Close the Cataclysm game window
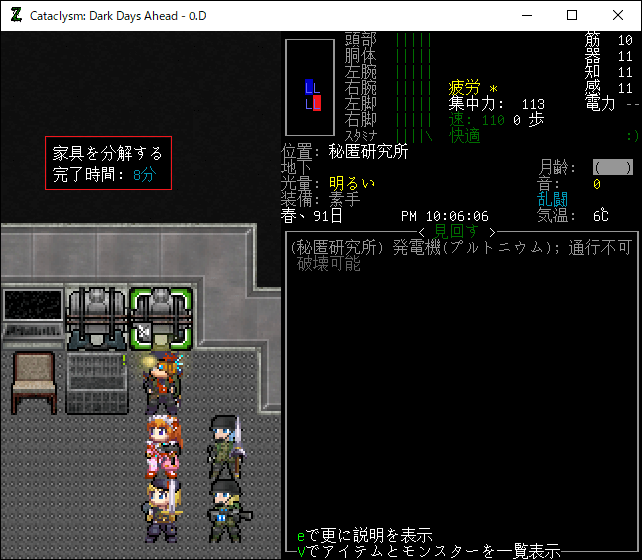 coord(617,15)
